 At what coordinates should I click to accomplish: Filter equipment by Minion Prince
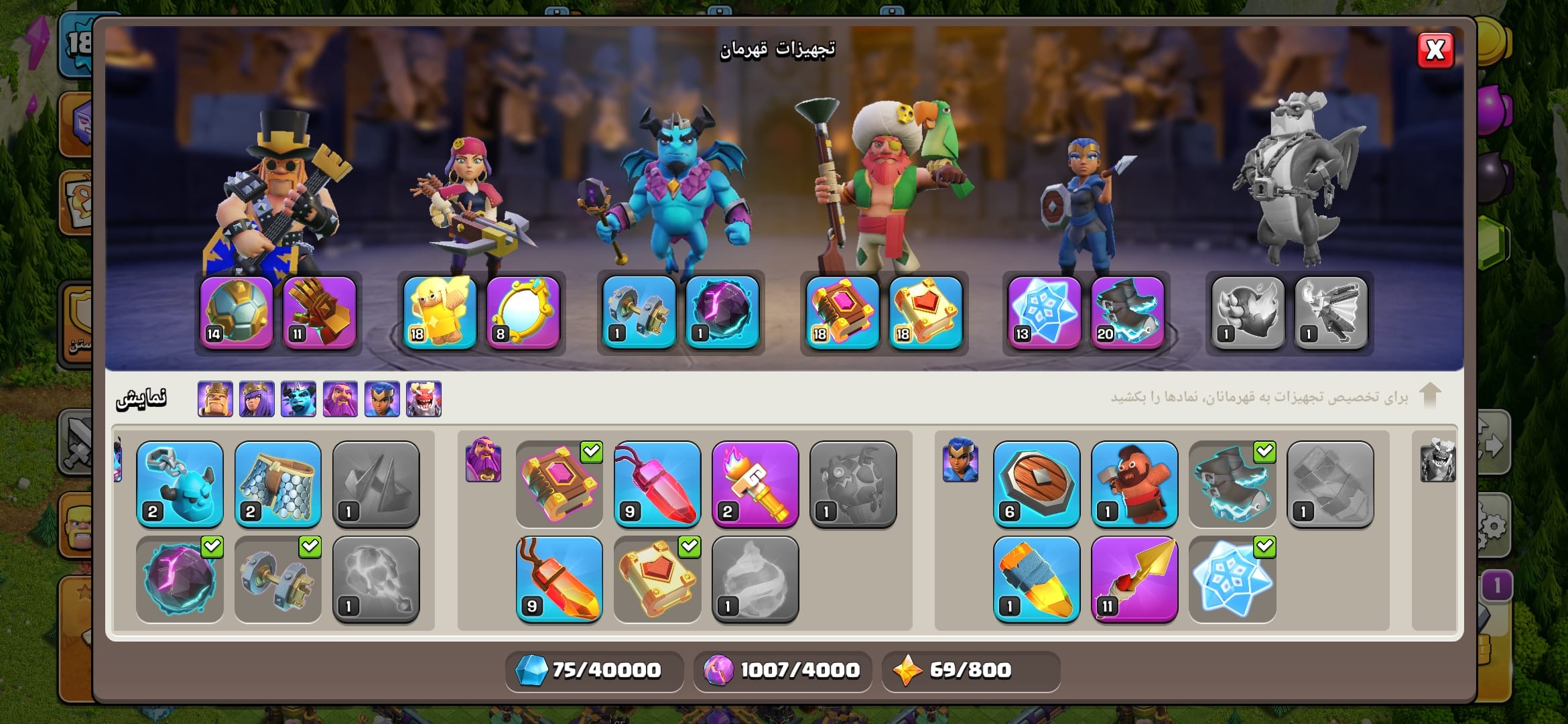click(298, 399)
